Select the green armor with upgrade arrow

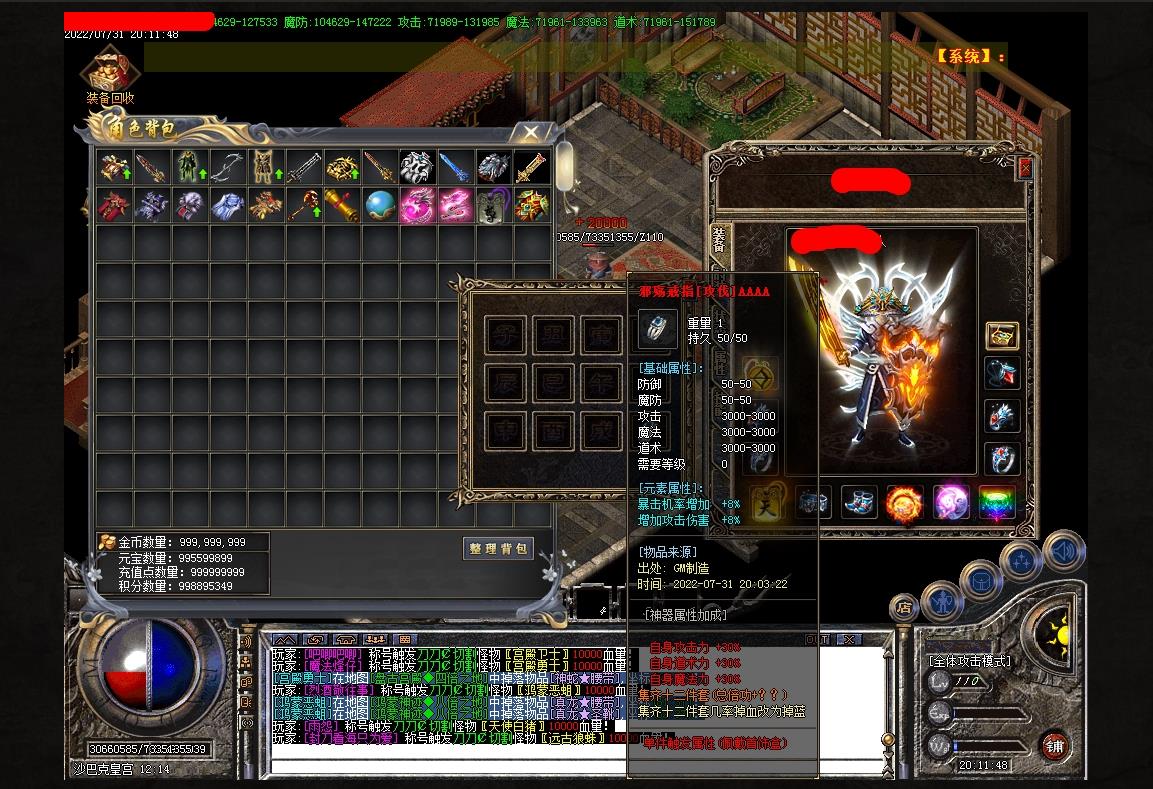[190, 167]
